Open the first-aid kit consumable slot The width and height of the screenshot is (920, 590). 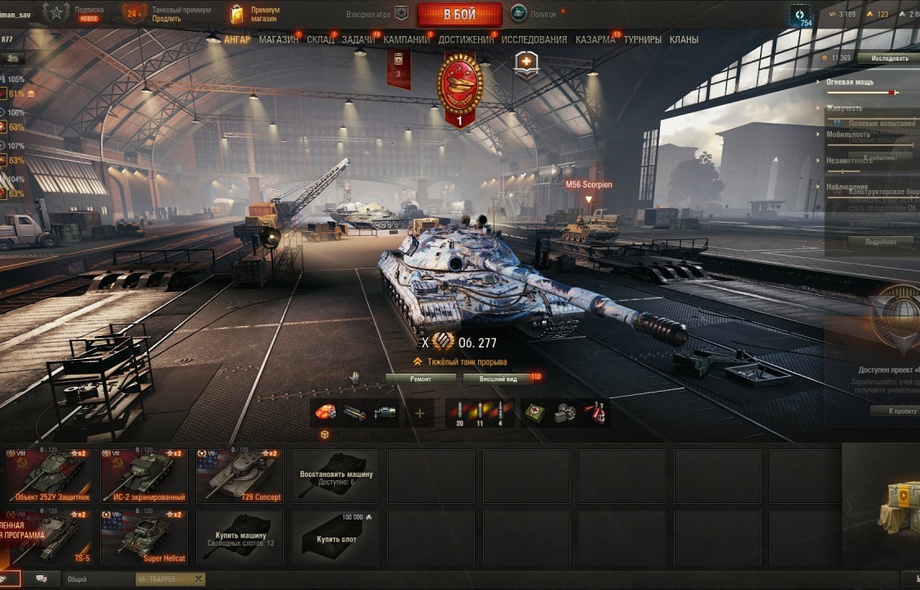tap(535, 412)
